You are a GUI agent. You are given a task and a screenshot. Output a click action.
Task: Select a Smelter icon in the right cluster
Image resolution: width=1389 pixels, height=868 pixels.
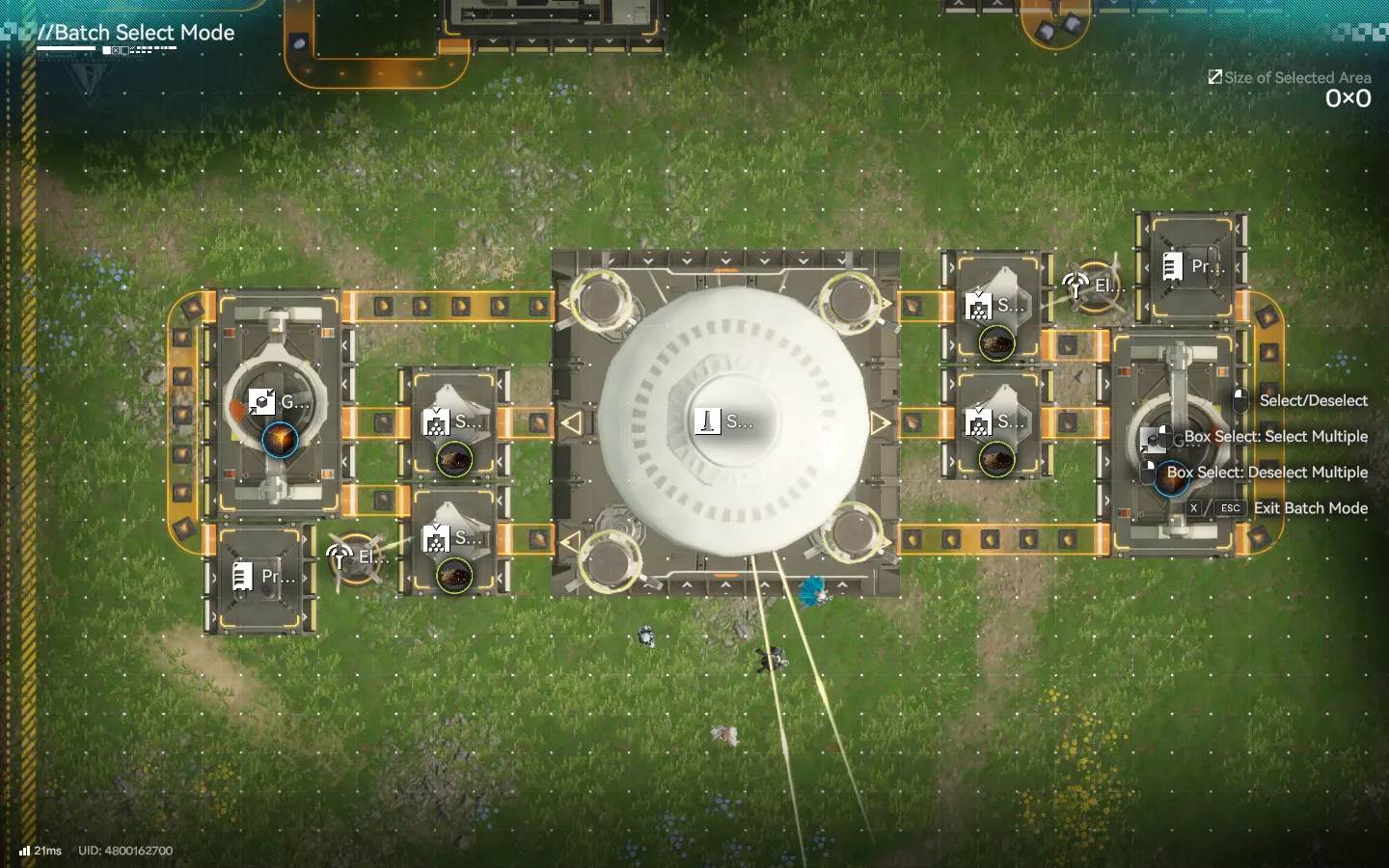[977, 307]
